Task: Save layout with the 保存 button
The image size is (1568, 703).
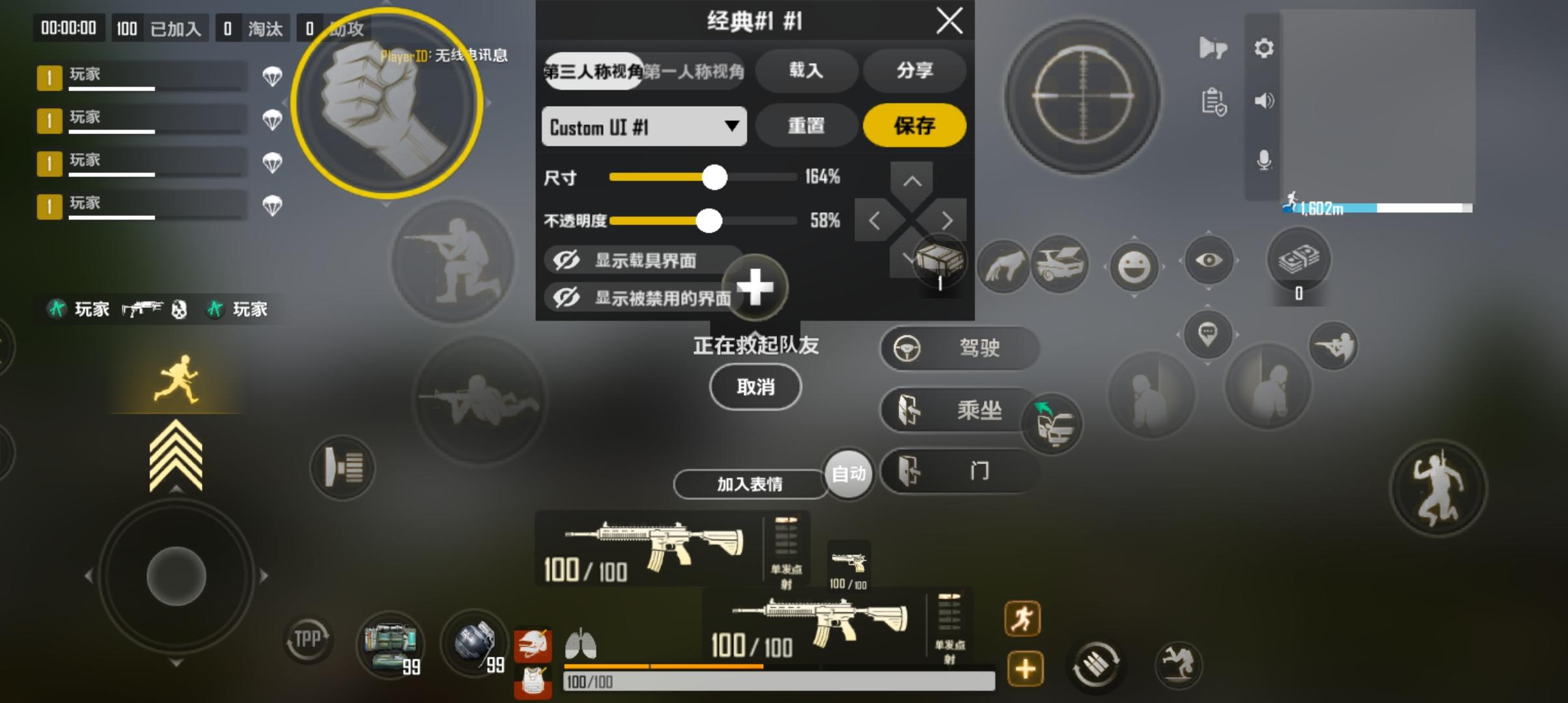Action: tap(914, 125)
